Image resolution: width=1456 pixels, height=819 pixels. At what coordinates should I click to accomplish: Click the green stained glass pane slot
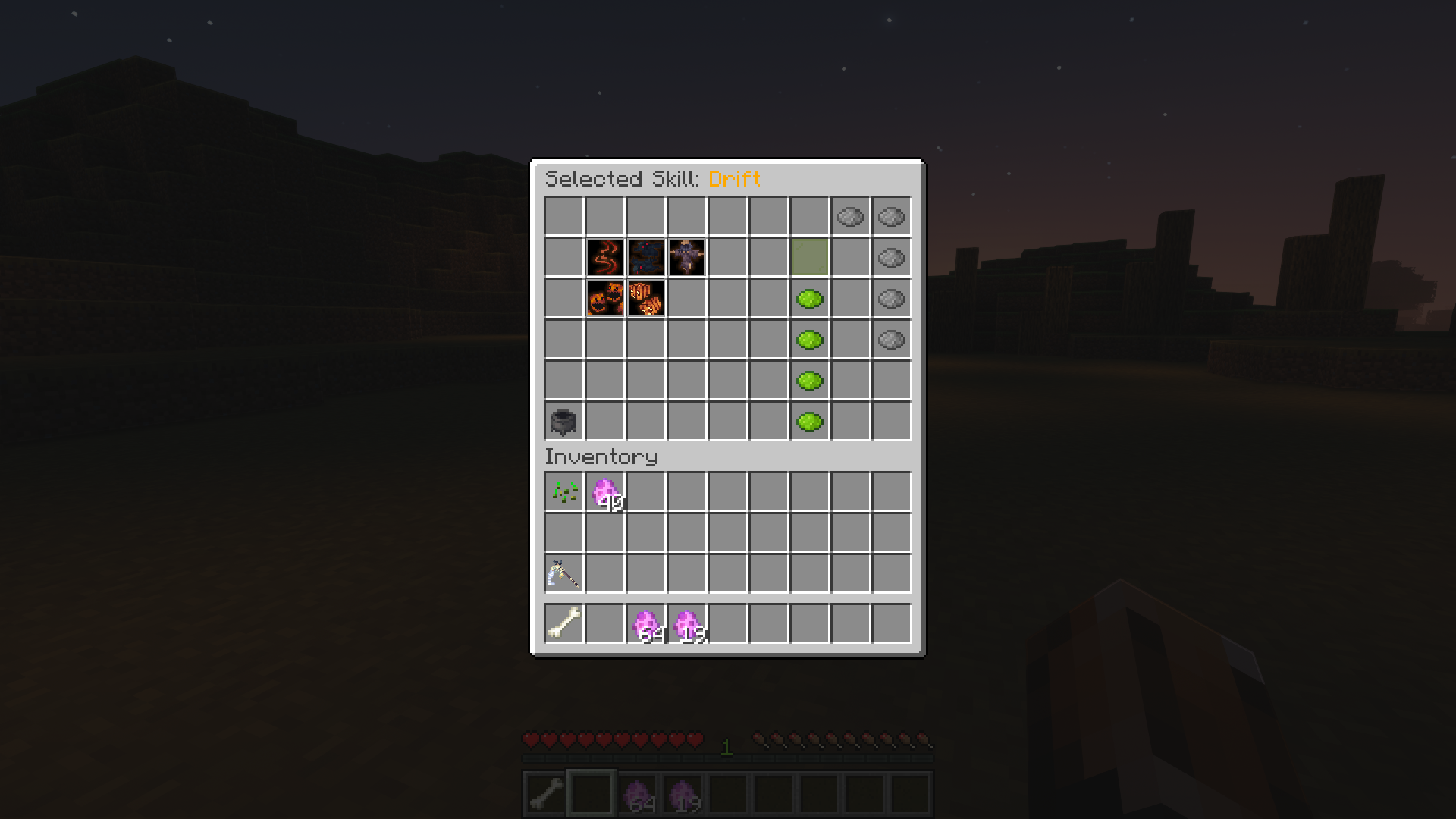click(x=809, y=258)
